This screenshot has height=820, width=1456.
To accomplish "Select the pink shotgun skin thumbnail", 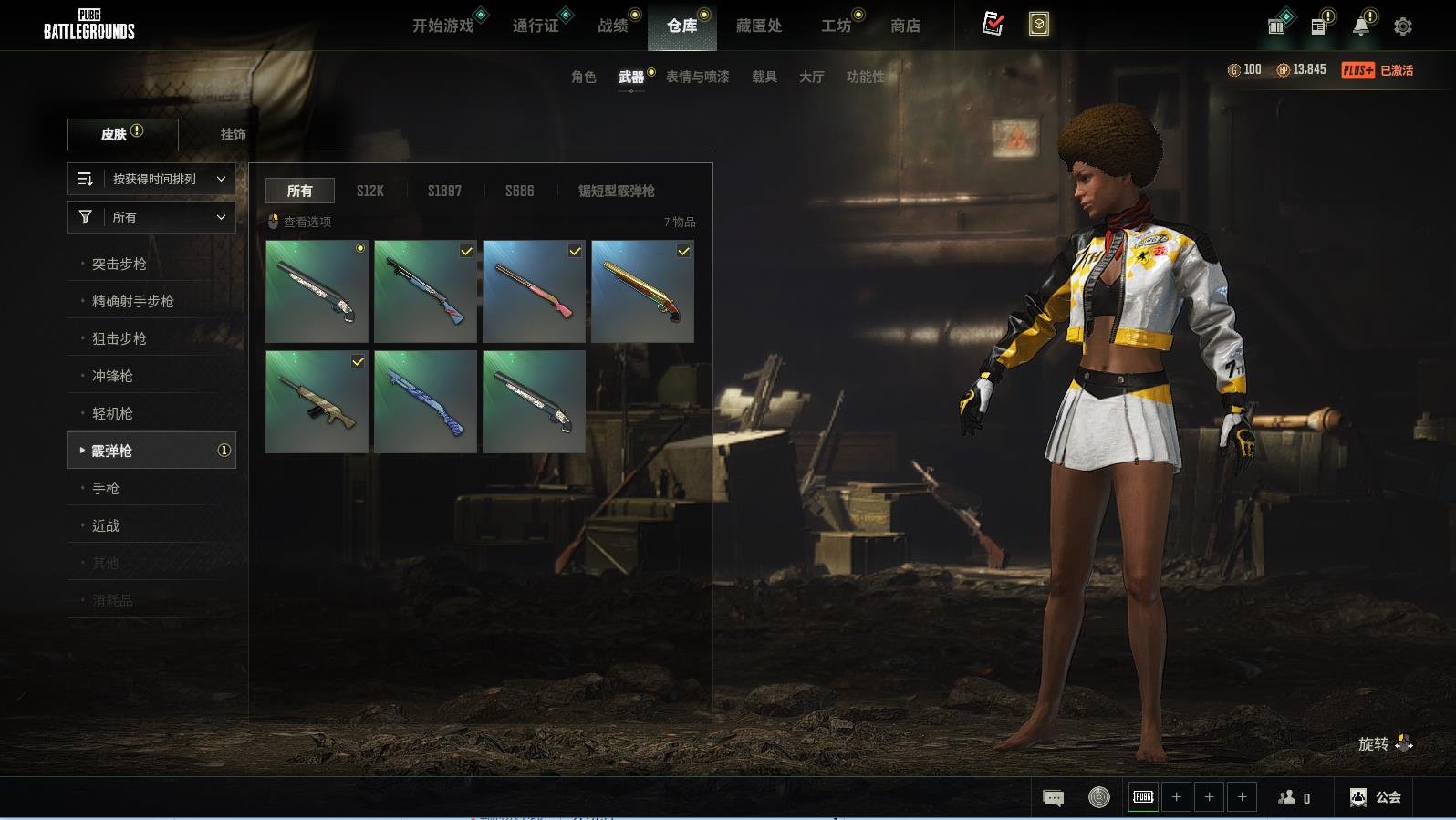I will pyautogui.click(x=534, y=292).
